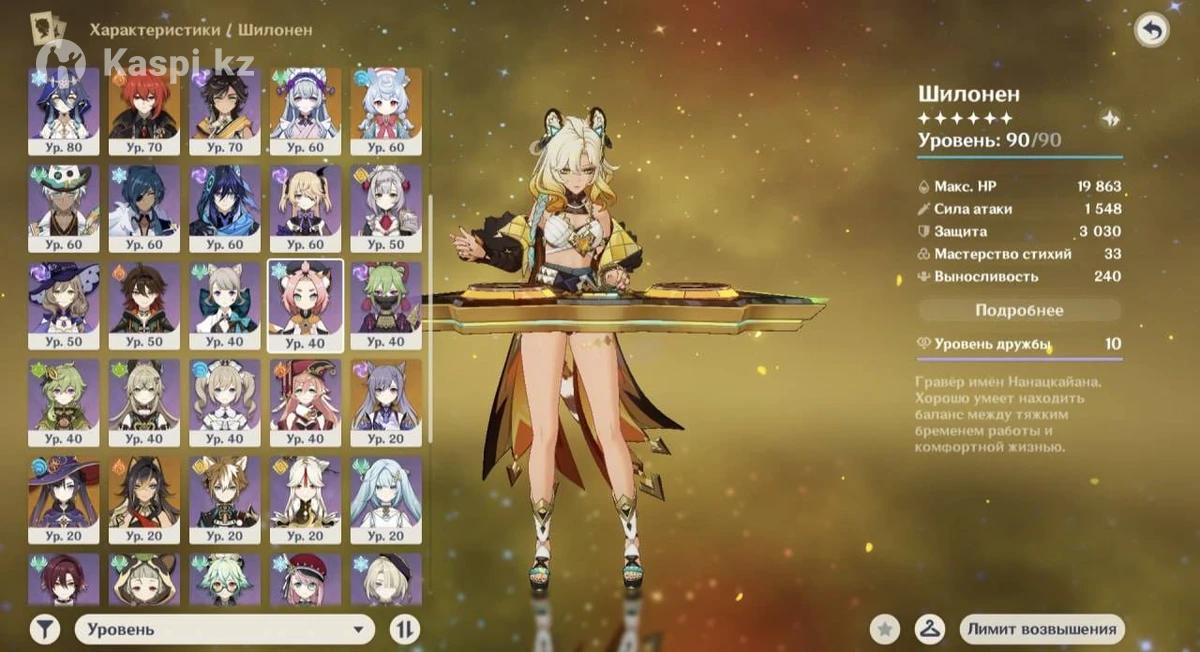Go back using the return arrow button
This screenshot has width=1200, height=652.
pos(1151,31)
